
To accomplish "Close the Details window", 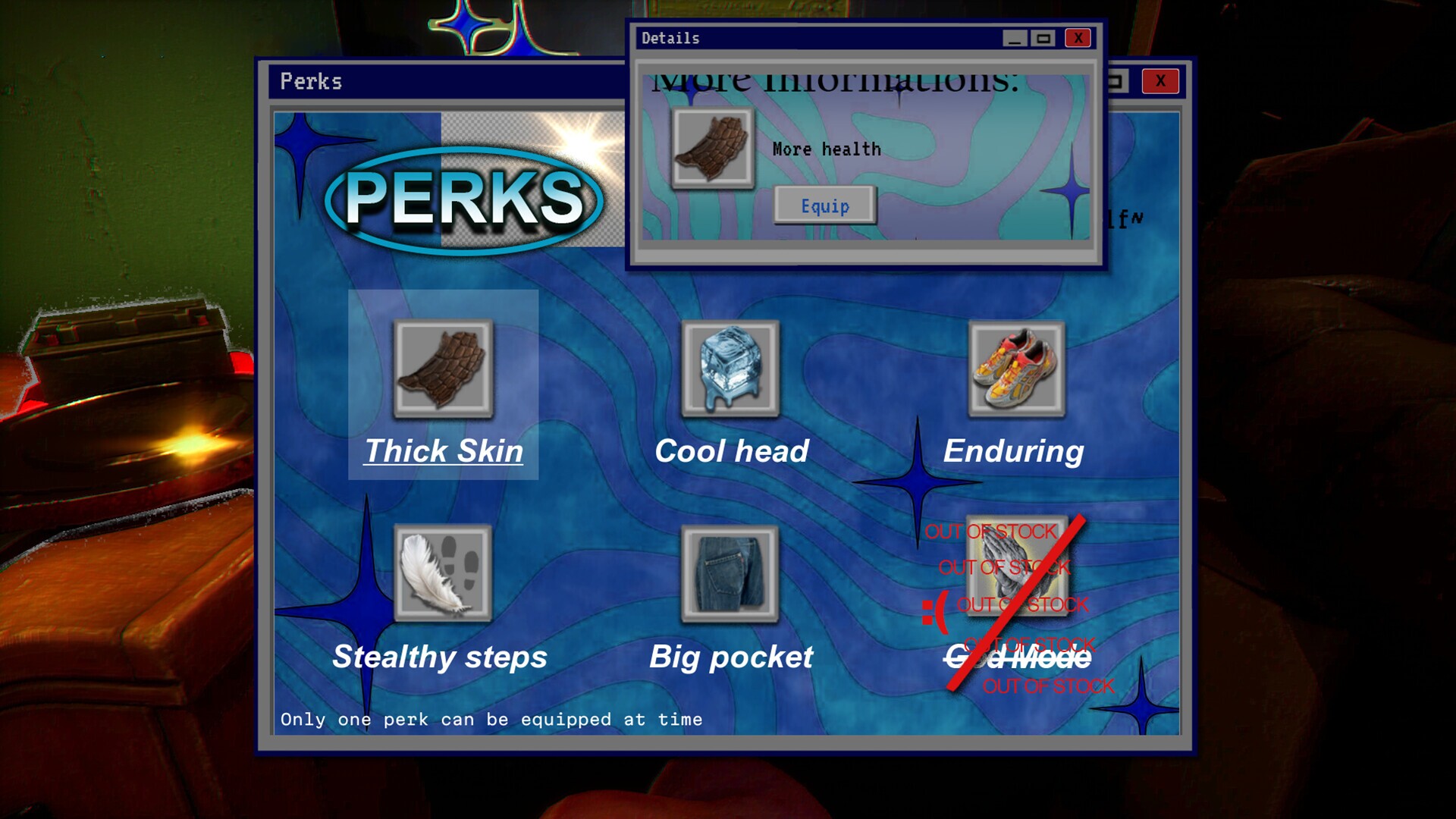I will [1078, 38].
